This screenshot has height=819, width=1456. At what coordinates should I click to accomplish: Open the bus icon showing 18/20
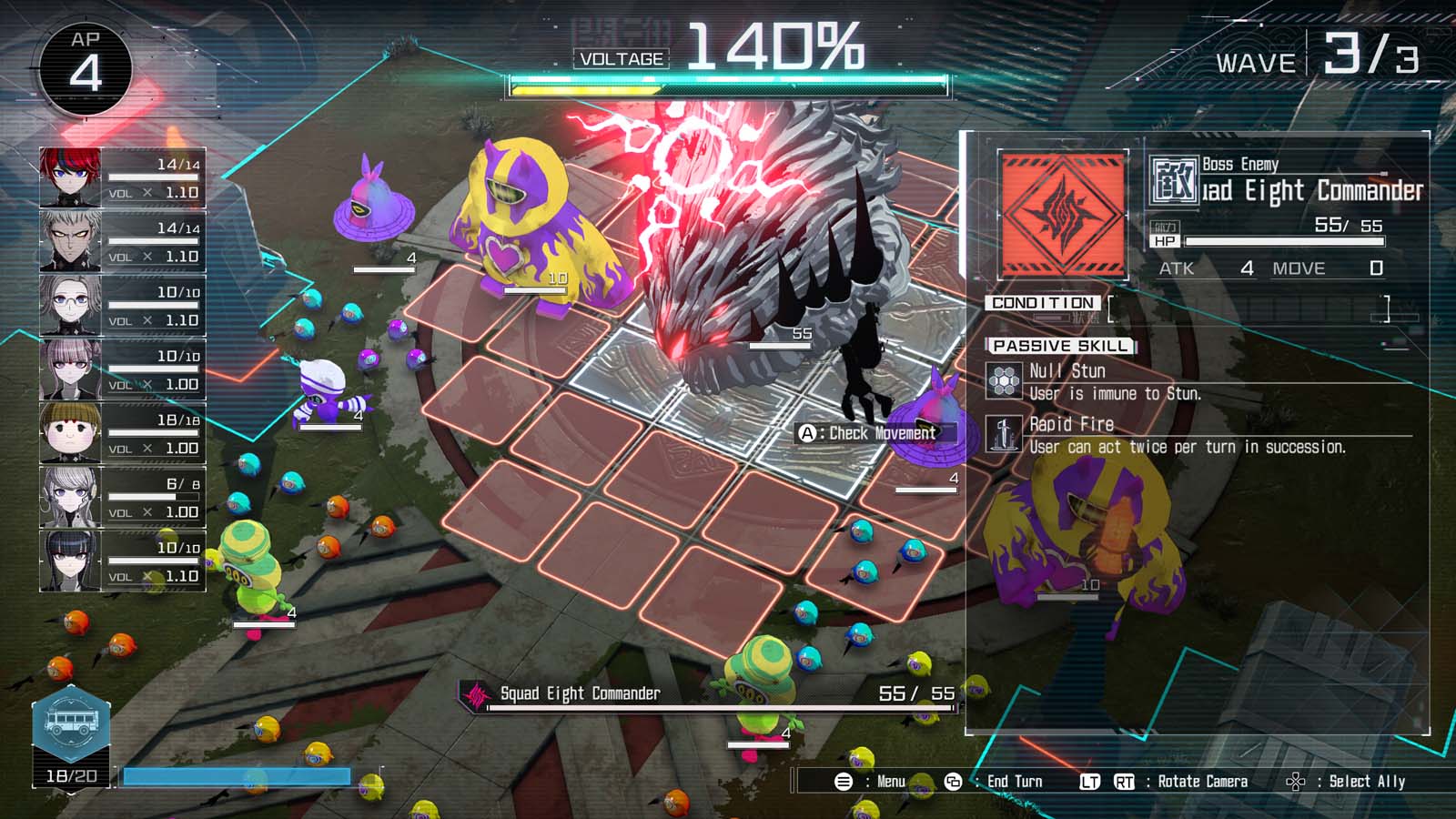72,725
